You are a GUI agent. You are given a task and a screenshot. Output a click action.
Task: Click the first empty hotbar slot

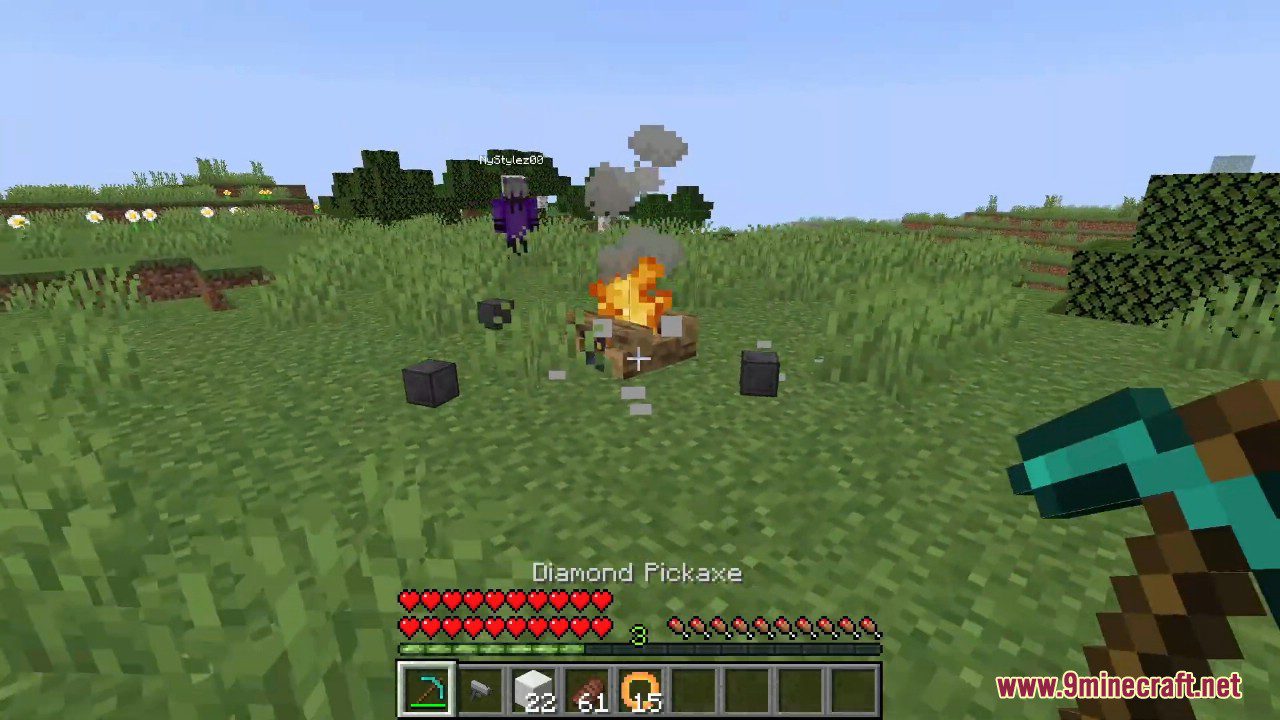(x=696, y=690)
